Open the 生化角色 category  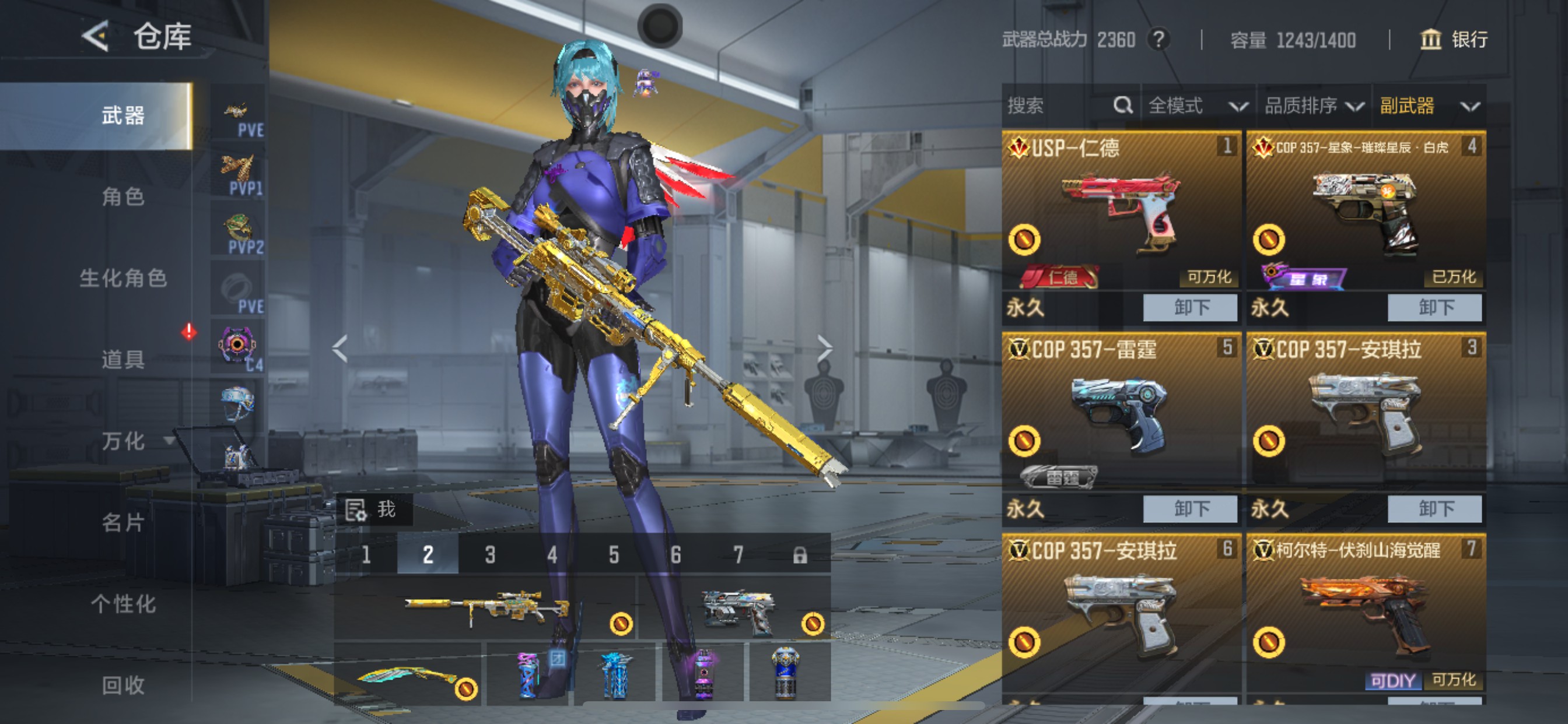point(123,278)
